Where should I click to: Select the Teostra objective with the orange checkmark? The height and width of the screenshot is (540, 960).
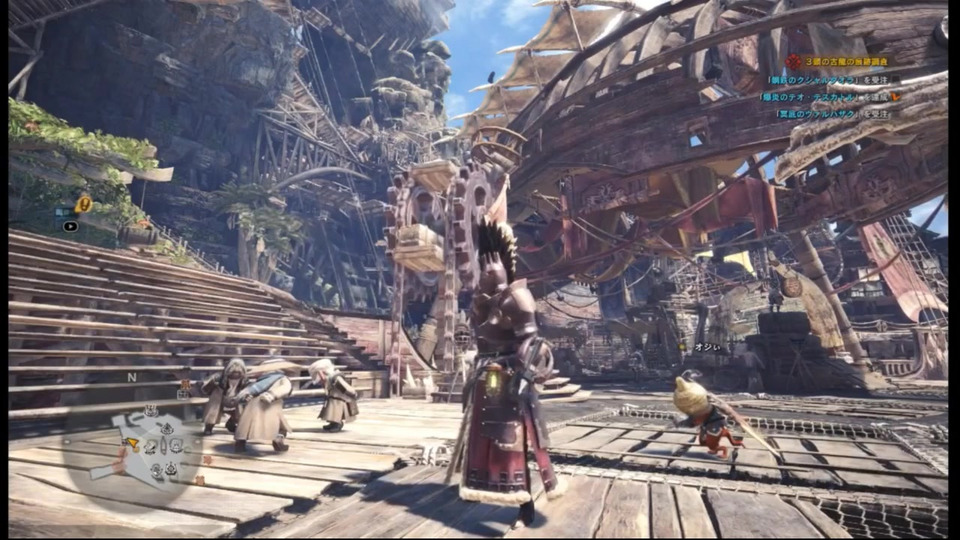pos(830,97)
